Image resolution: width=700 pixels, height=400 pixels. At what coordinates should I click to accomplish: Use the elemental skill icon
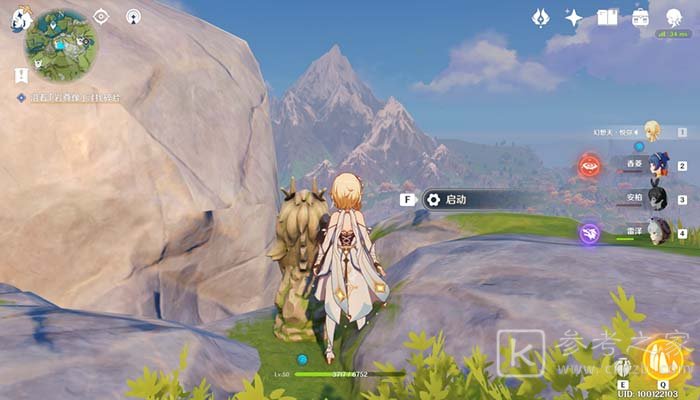pyautogui.click(x=622, y=366)
